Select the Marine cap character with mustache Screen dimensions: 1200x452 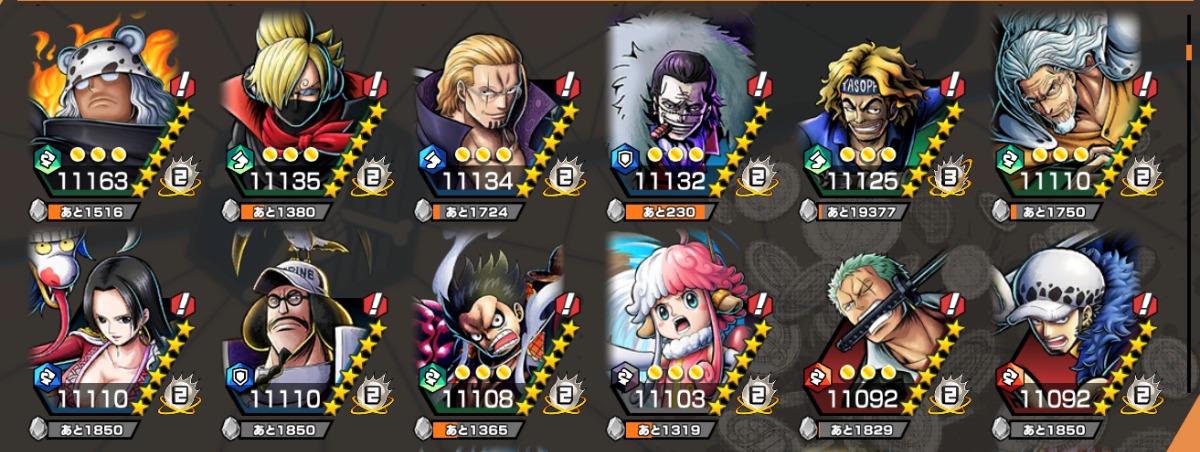tap(297, 318)
